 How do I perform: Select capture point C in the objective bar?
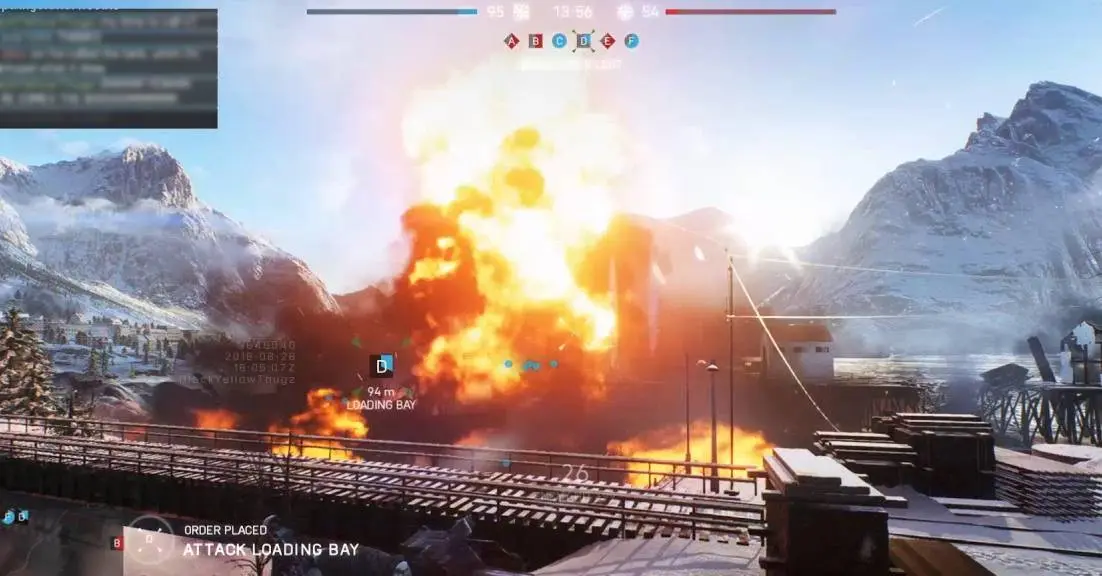[559, 41]
